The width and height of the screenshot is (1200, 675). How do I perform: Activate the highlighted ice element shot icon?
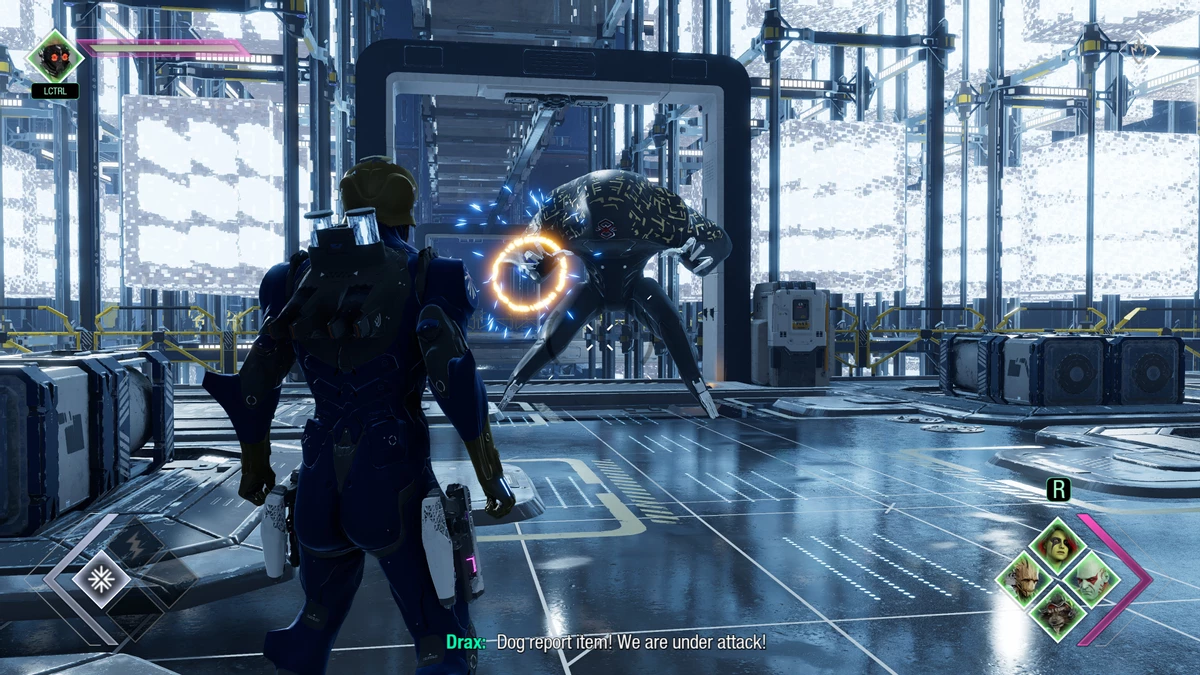[x=101, y=578]
